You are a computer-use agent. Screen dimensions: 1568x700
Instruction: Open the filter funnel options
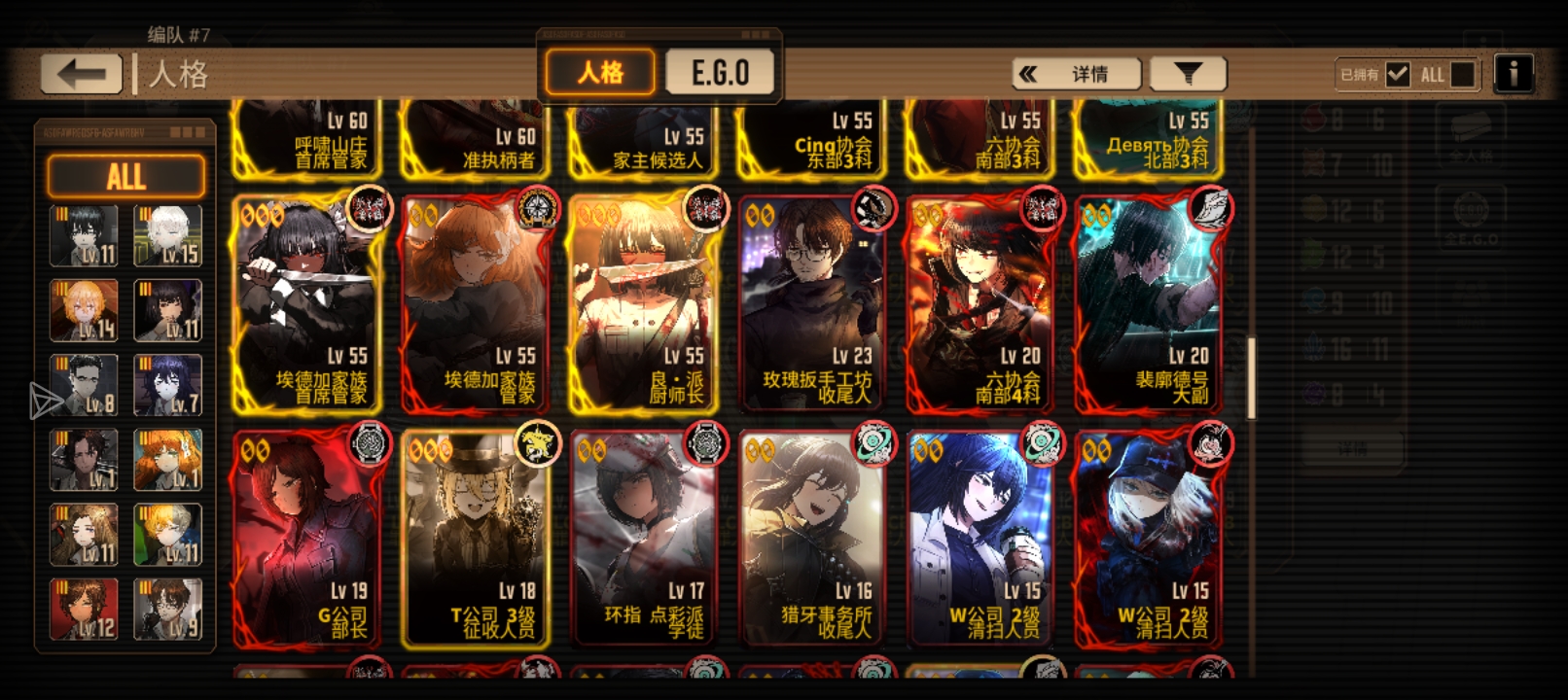[x=1188, y=73]
